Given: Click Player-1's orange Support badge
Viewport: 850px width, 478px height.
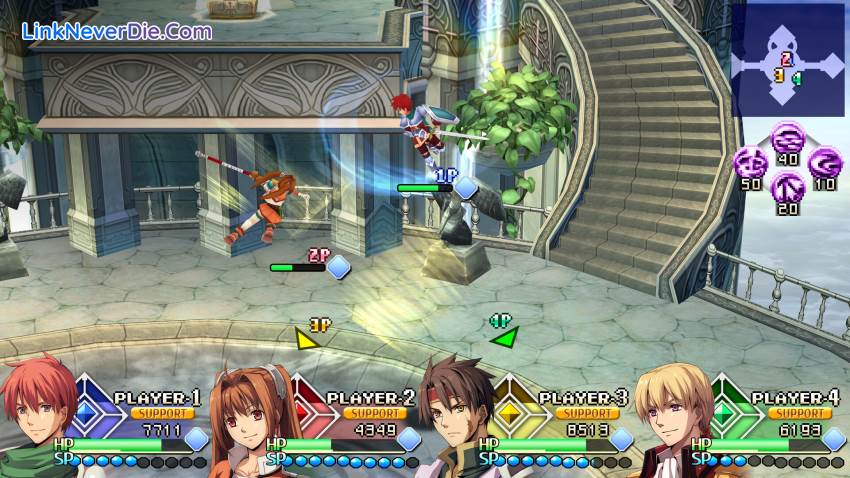Looking at the screenshot, I should 161,412.
